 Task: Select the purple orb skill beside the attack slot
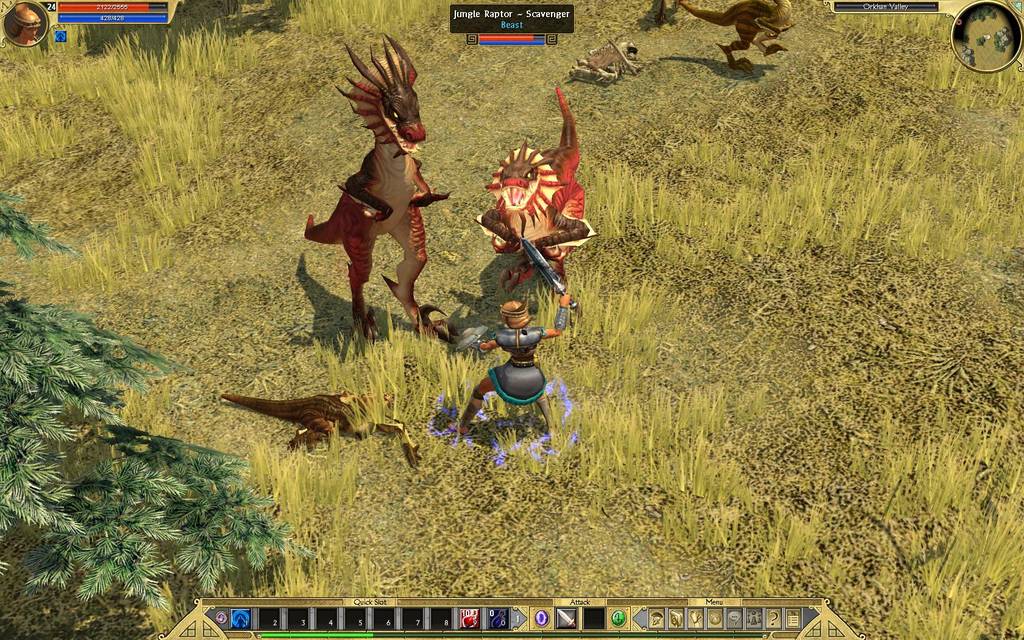(x=541, y=619)
